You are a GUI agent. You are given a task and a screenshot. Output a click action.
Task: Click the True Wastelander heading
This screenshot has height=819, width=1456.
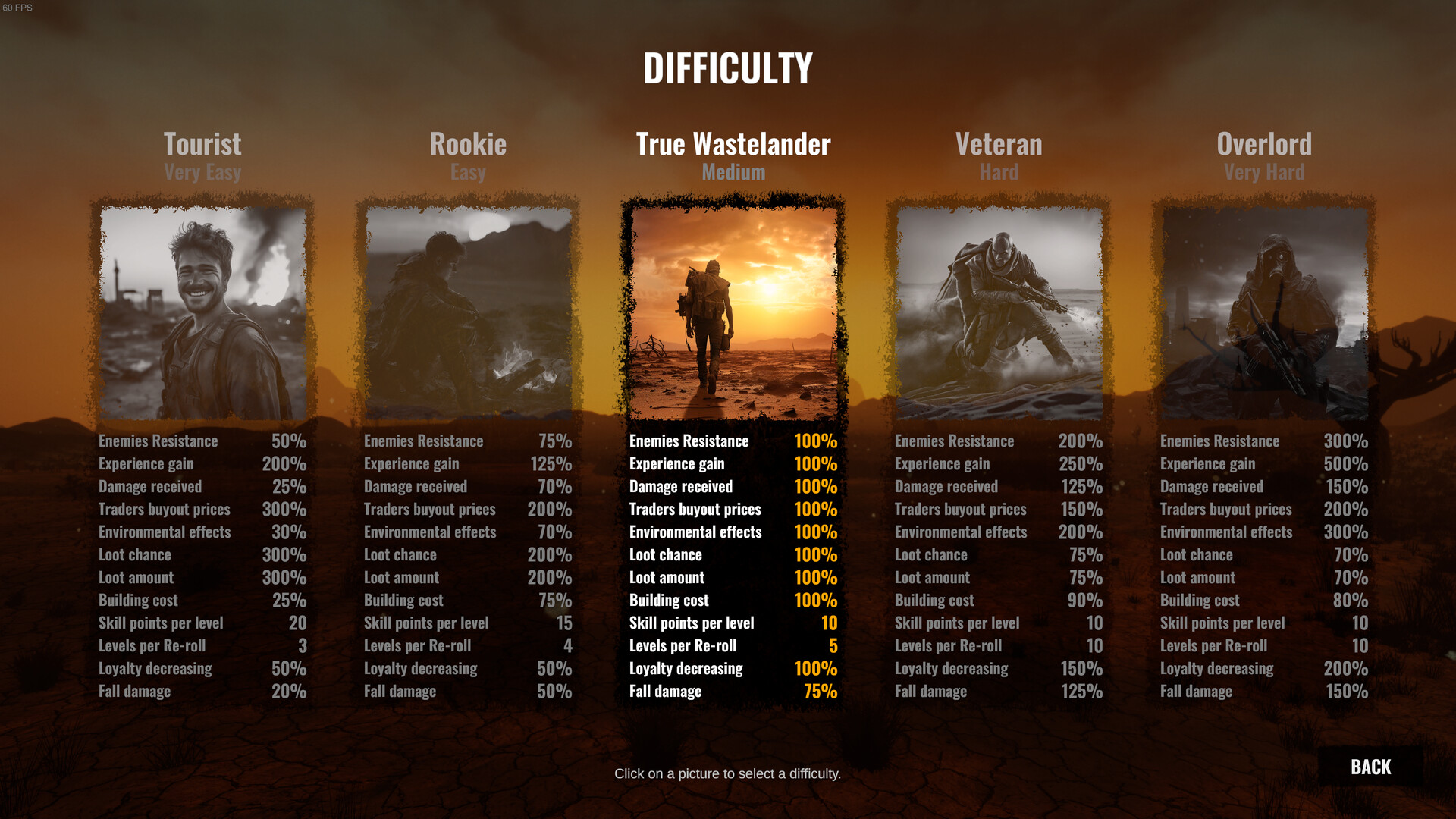(732, 144)
